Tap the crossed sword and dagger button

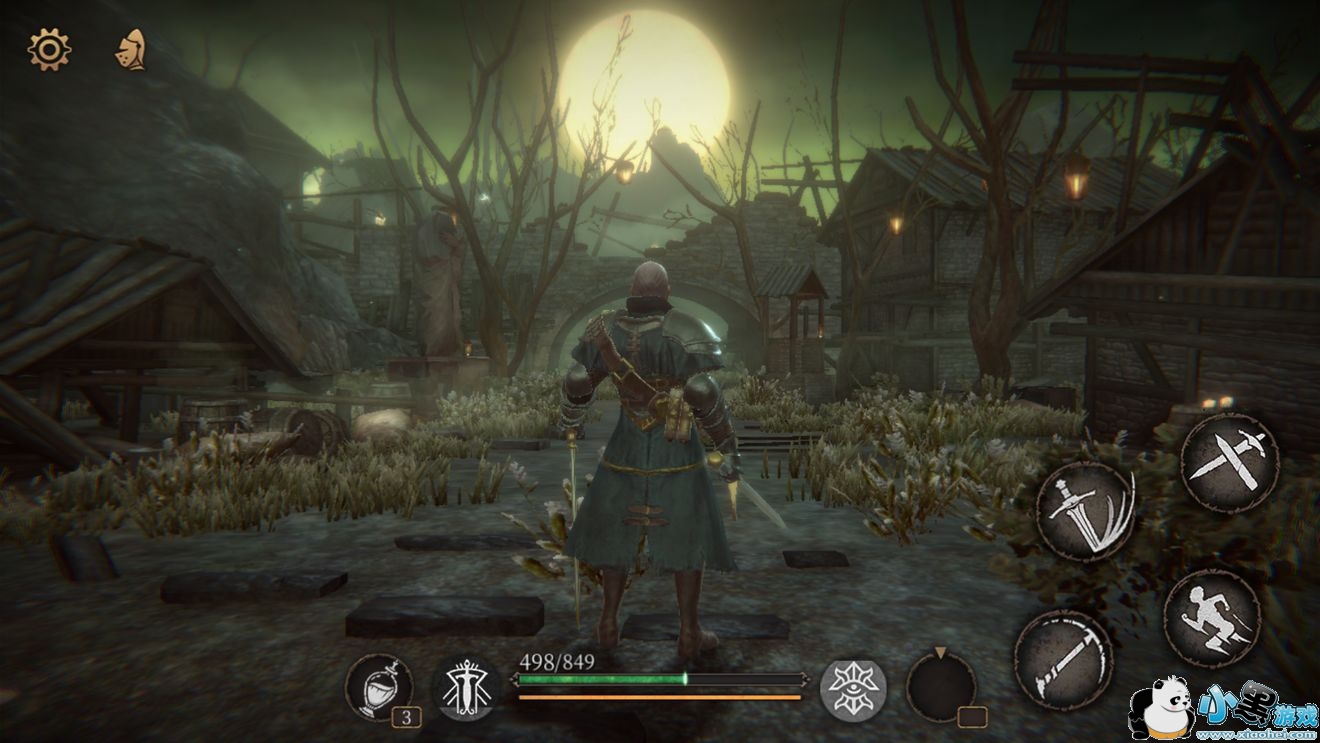pos(1229,463)
